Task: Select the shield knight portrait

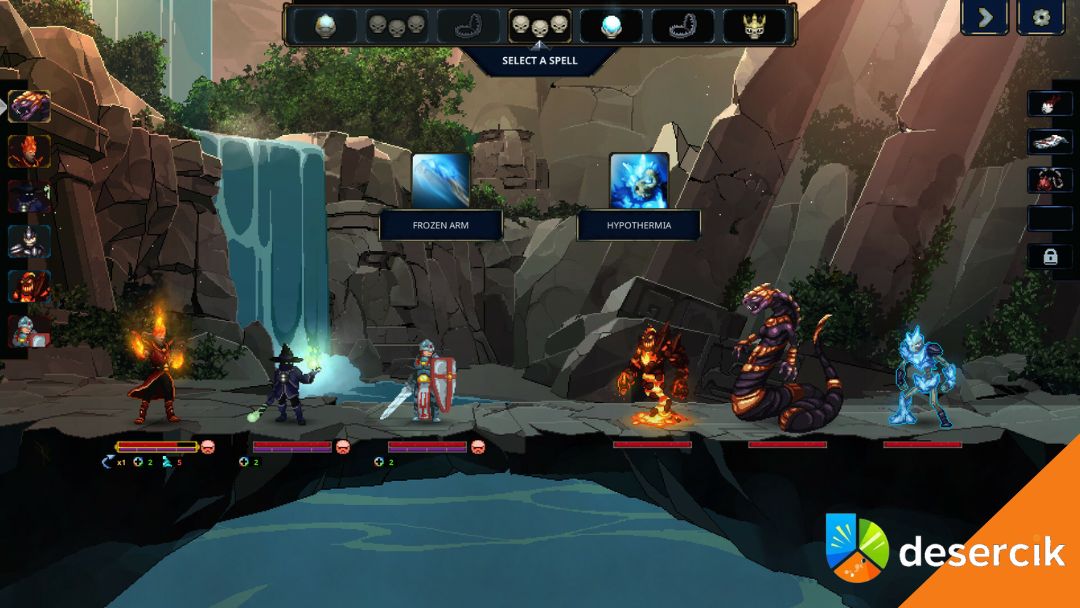Action: 30,331
